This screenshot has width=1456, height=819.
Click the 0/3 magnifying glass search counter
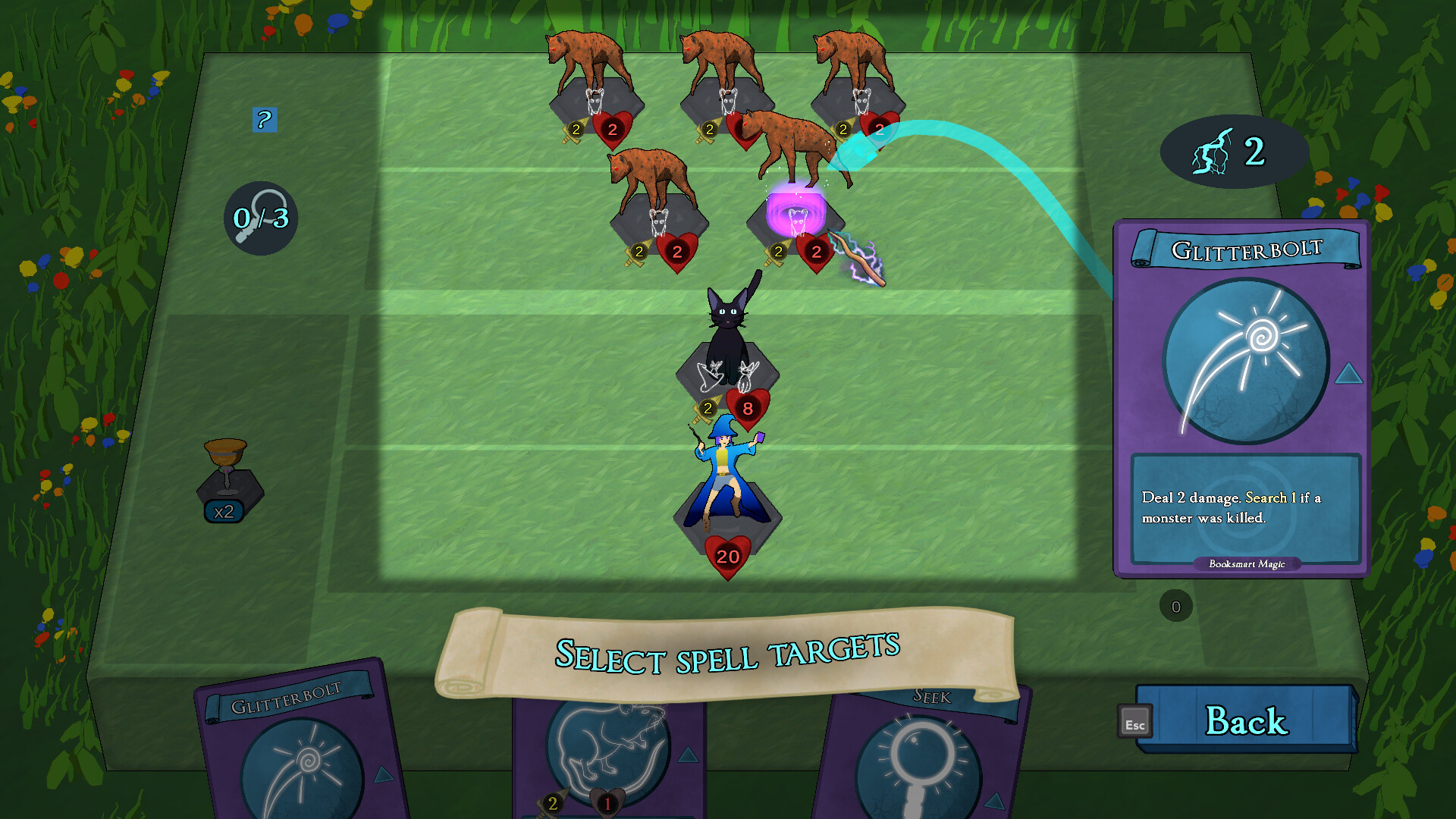point(261,218)
